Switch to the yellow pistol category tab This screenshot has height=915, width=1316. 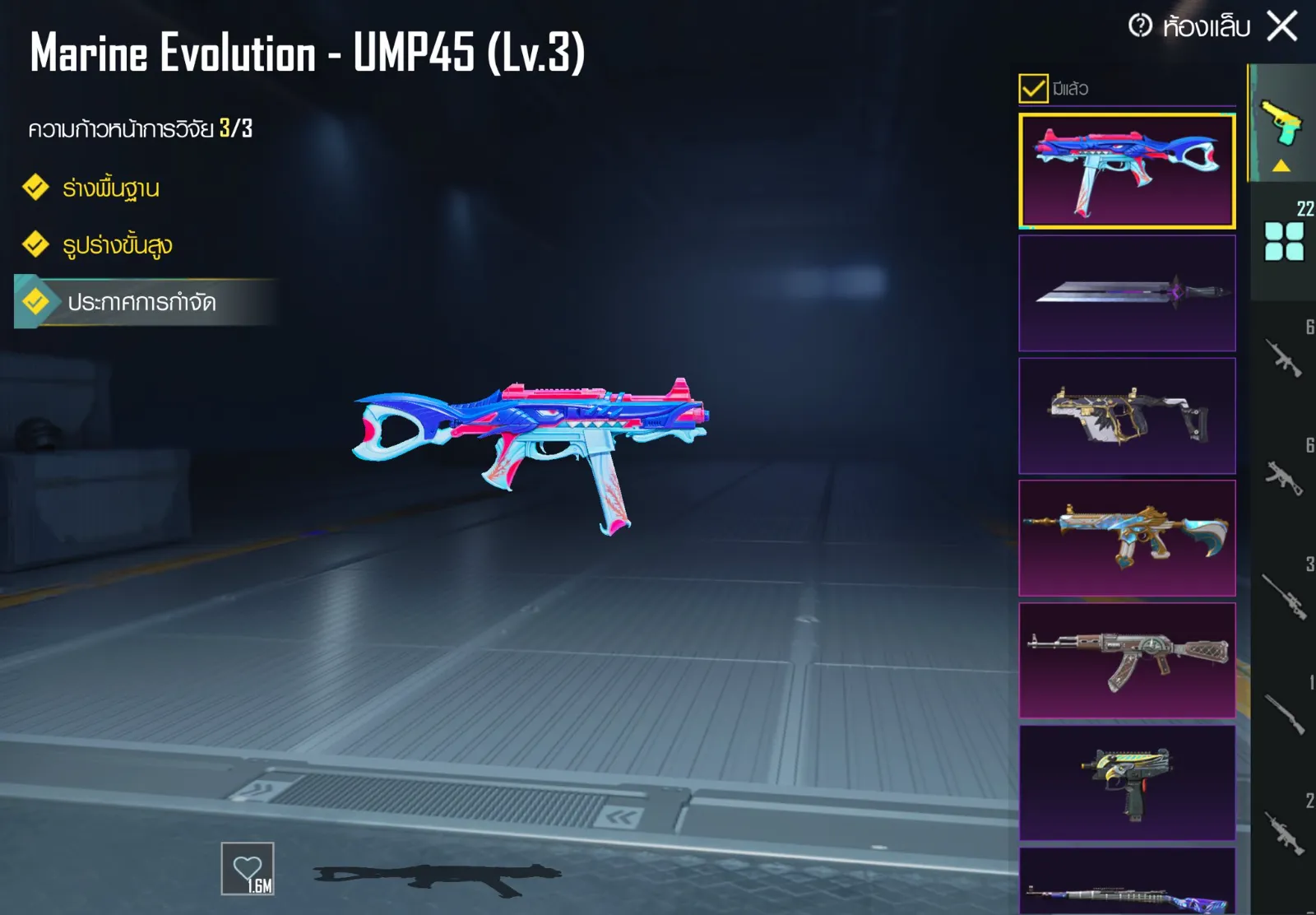click(x=1281, y=123)
